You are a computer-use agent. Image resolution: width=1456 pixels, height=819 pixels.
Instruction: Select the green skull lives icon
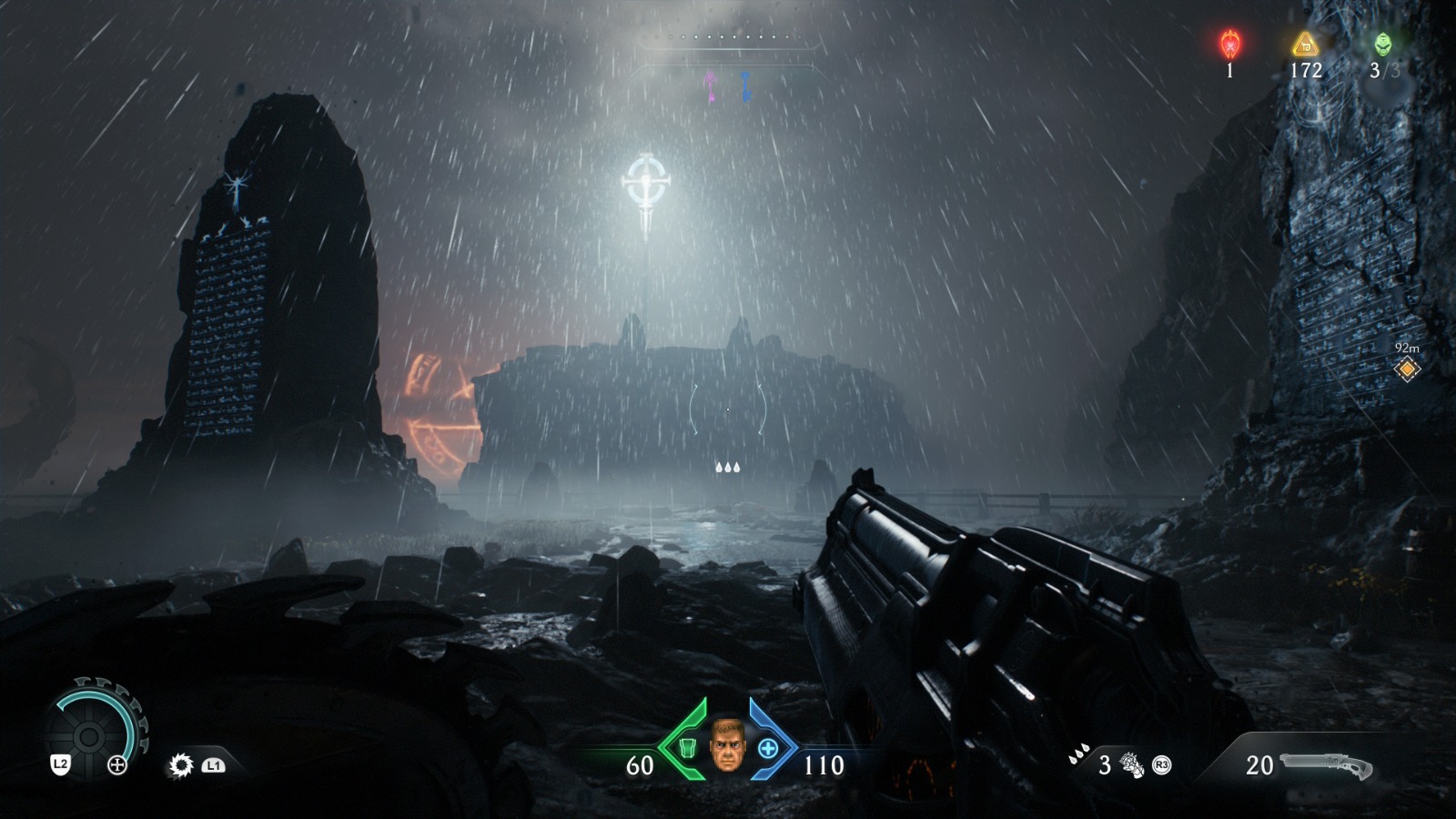point(1382,44)
